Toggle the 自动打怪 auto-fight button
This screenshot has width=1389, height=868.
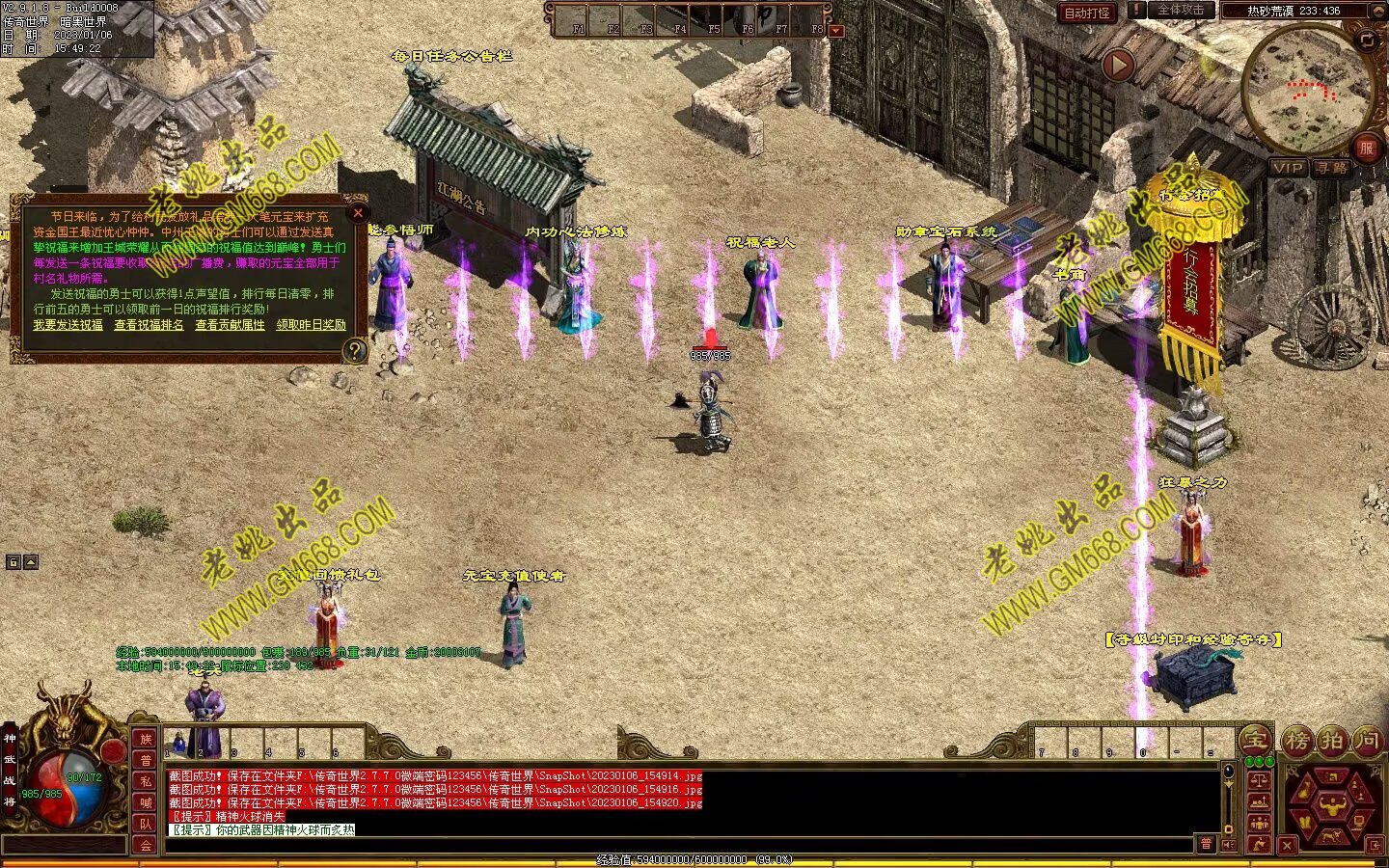coord(1087,13)
